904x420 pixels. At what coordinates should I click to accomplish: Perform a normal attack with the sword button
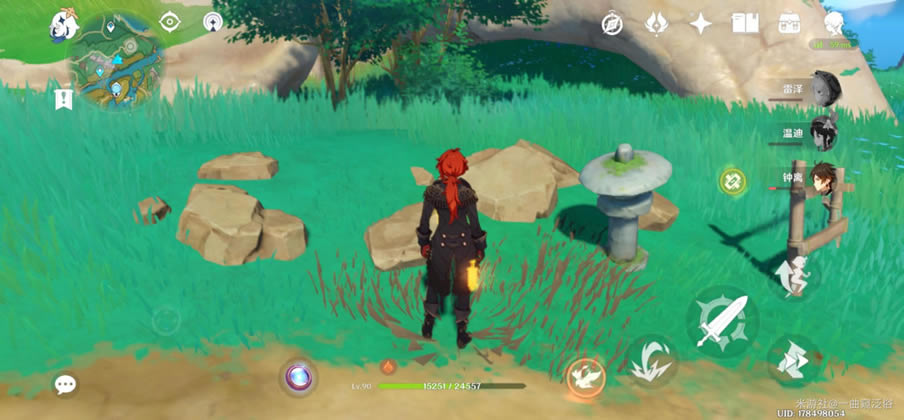(x=722, y=321)
